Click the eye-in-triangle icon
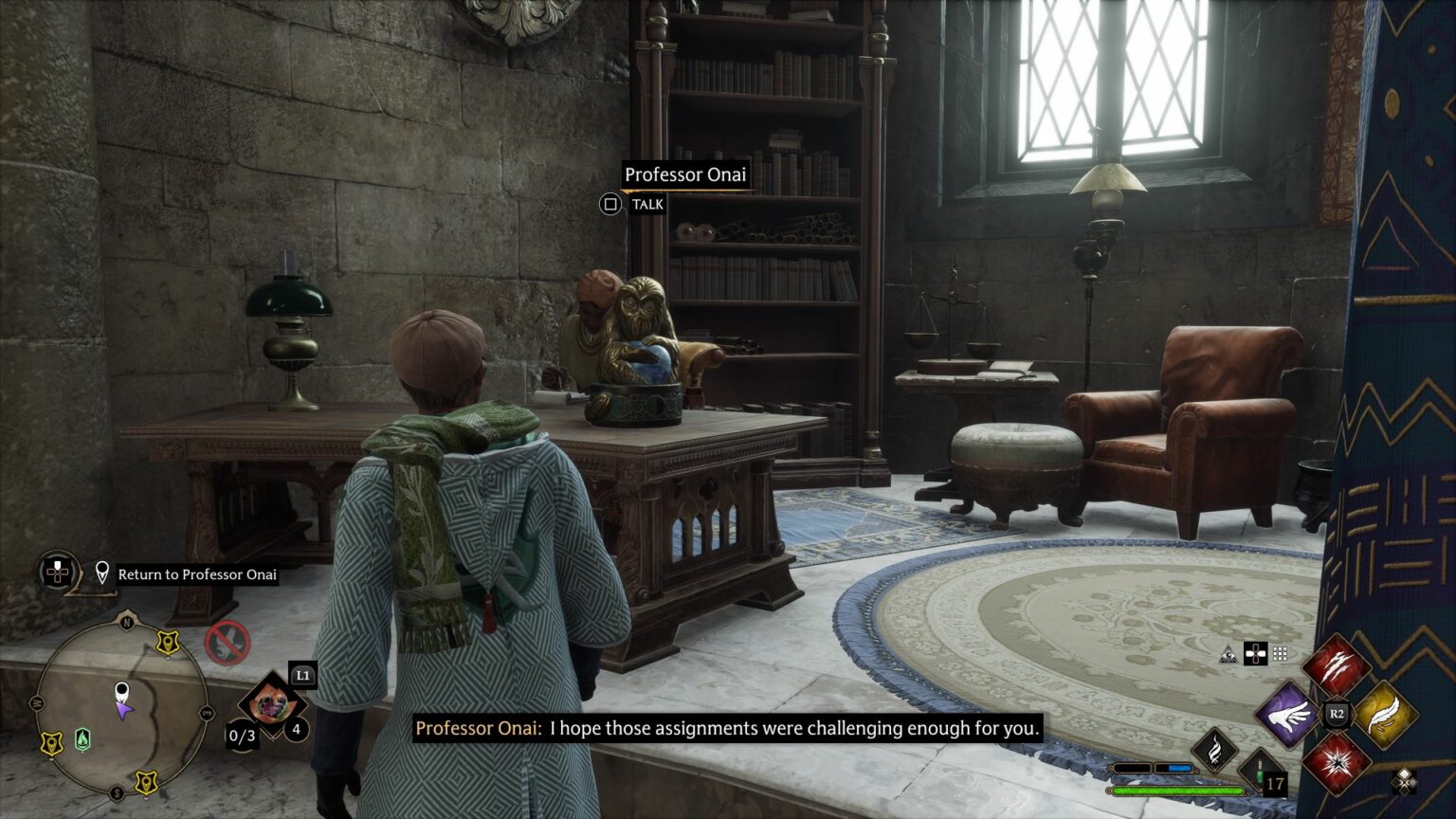Screen dimensions: 1456x819 [1228, 654]
